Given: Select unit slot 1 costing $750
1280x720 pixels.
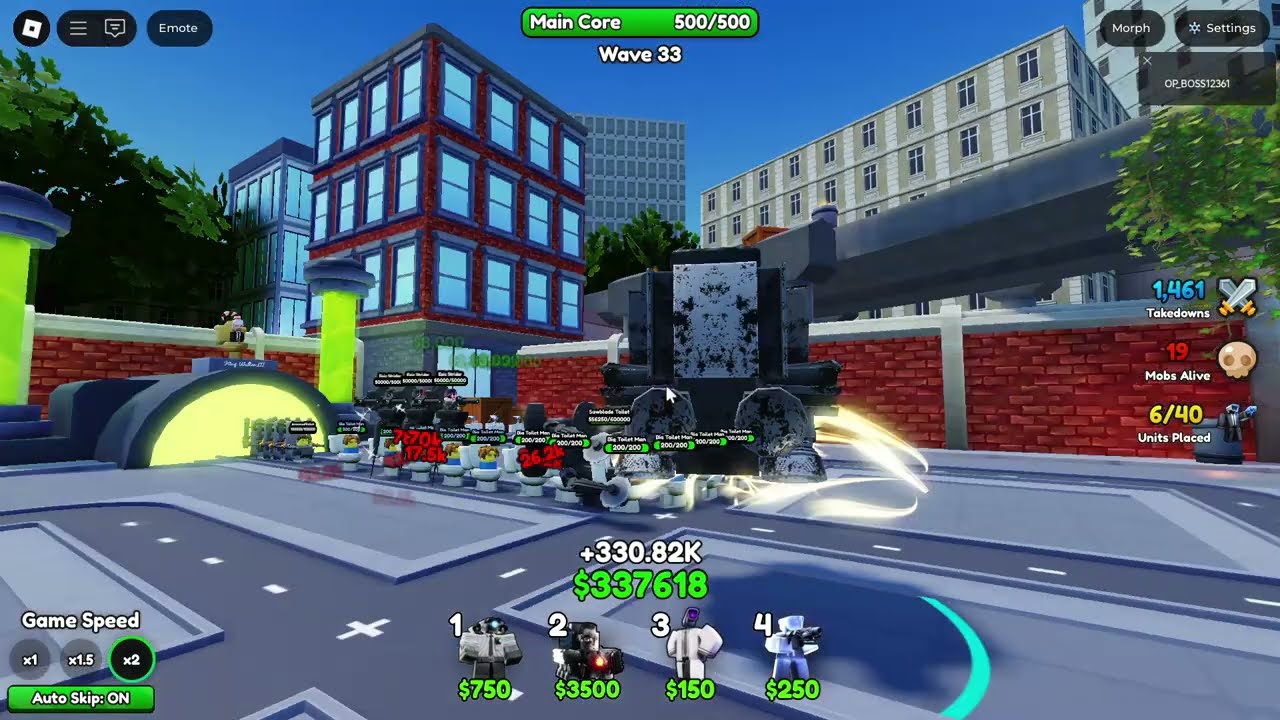Looking at the screenshot, I should coord(487,655).
